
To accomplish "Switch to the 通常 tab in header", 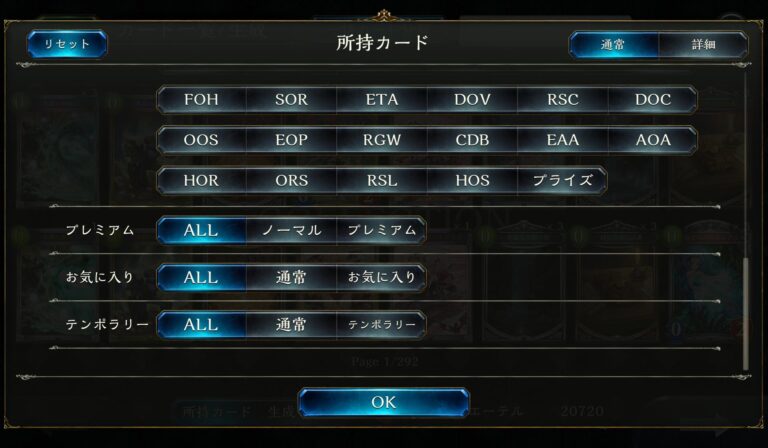I will pos(614,45).
